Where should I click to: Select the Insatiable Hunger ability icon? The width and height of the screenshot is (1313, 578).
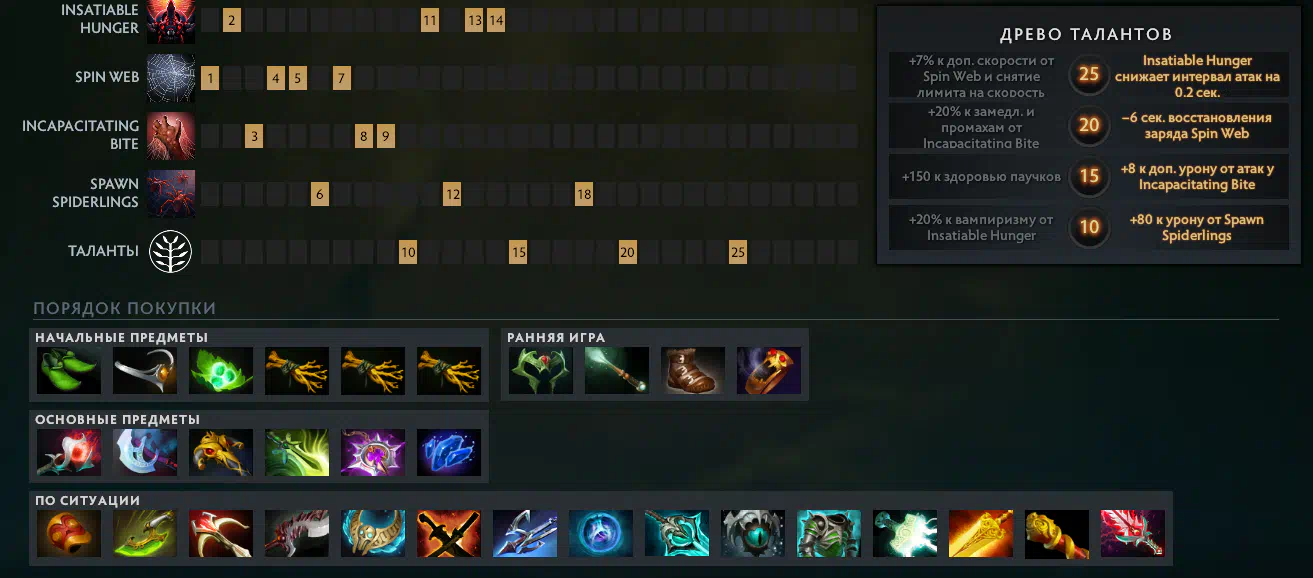pos(171,20)
